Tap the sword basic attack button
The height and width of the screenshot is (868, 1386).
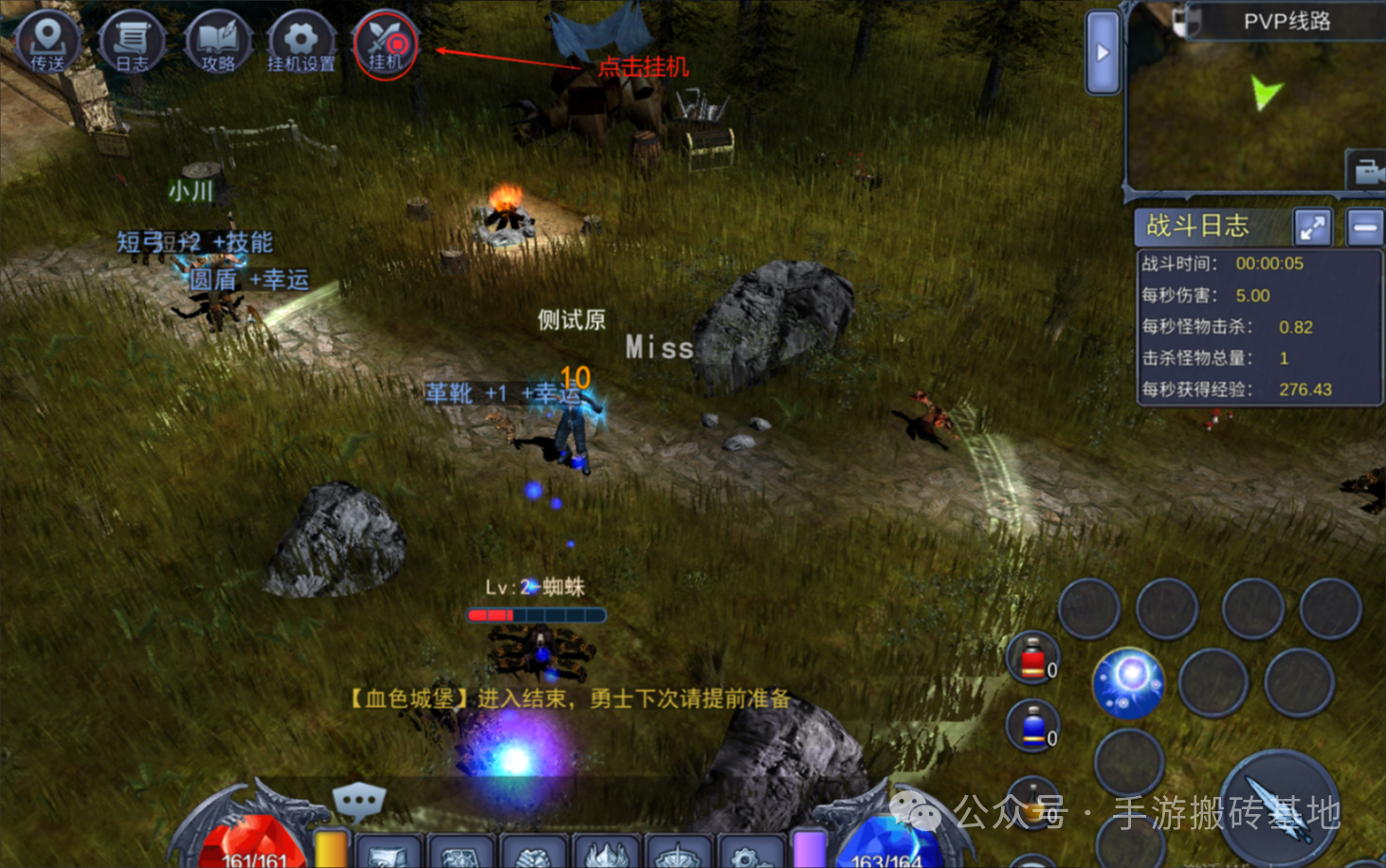(x=1279, y=807)
